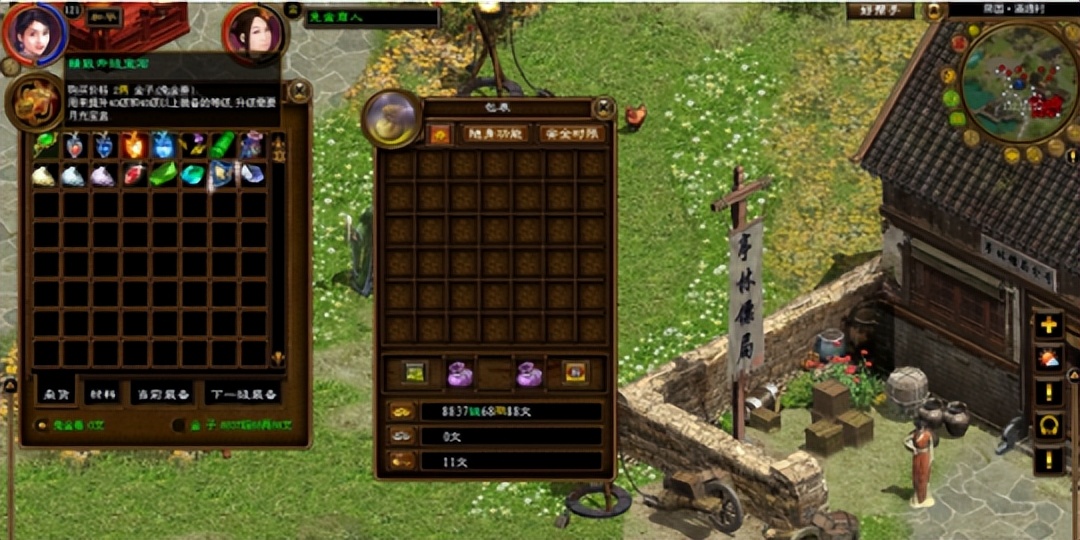Click the left purple pouch bag slot
The height and width of the screenshot is (540, 1080).
tap(460, 373)
